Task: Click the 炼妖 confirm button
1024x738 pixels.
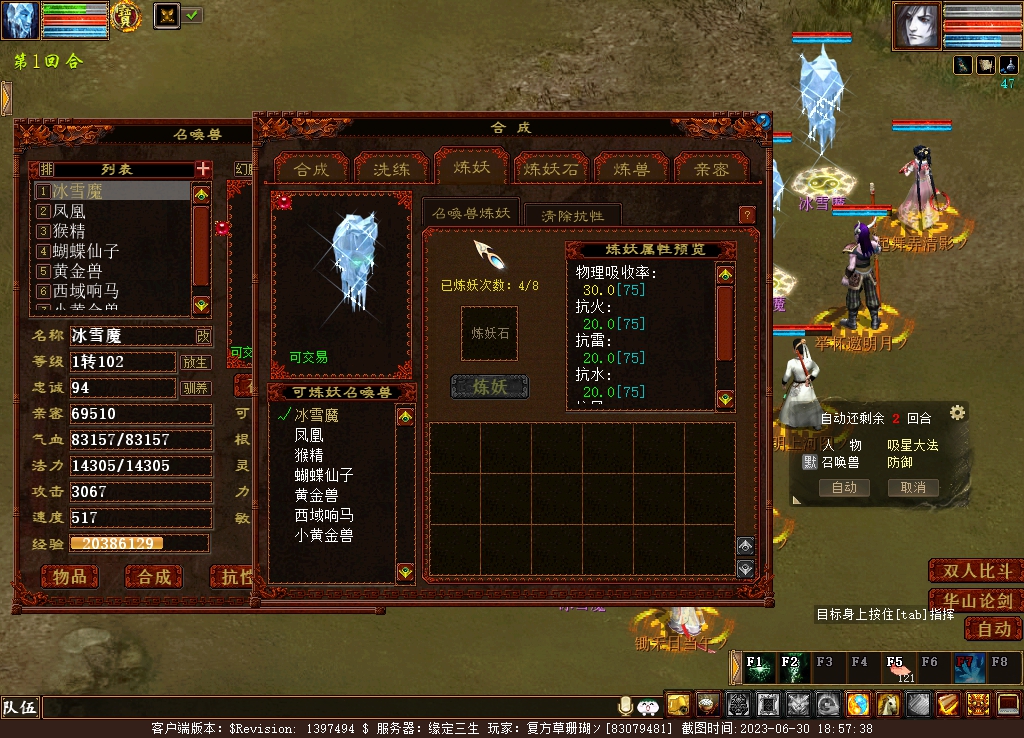Action: point(490,387)
